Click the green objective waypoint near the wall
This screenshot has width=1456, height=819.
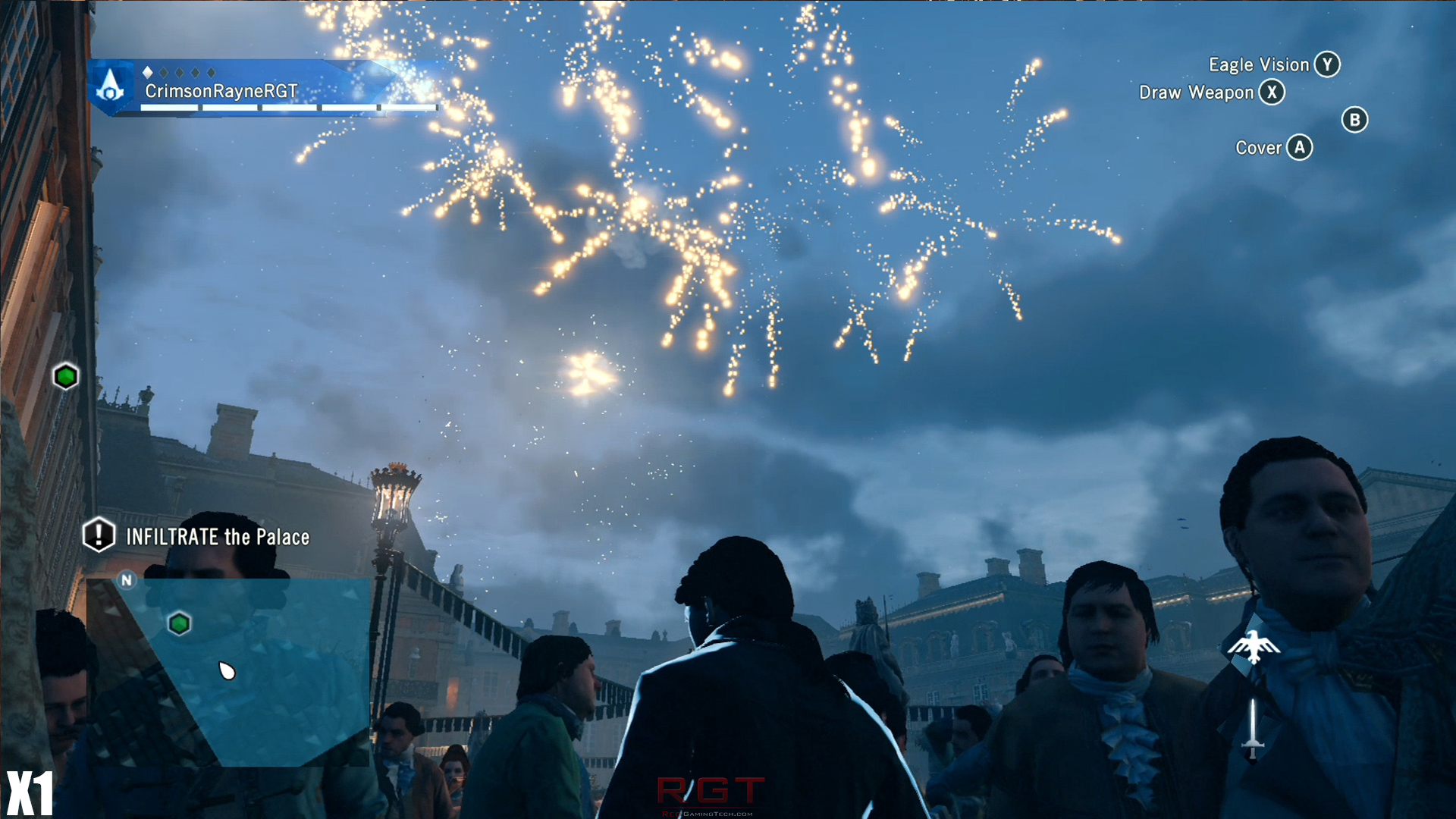(66, 376)
